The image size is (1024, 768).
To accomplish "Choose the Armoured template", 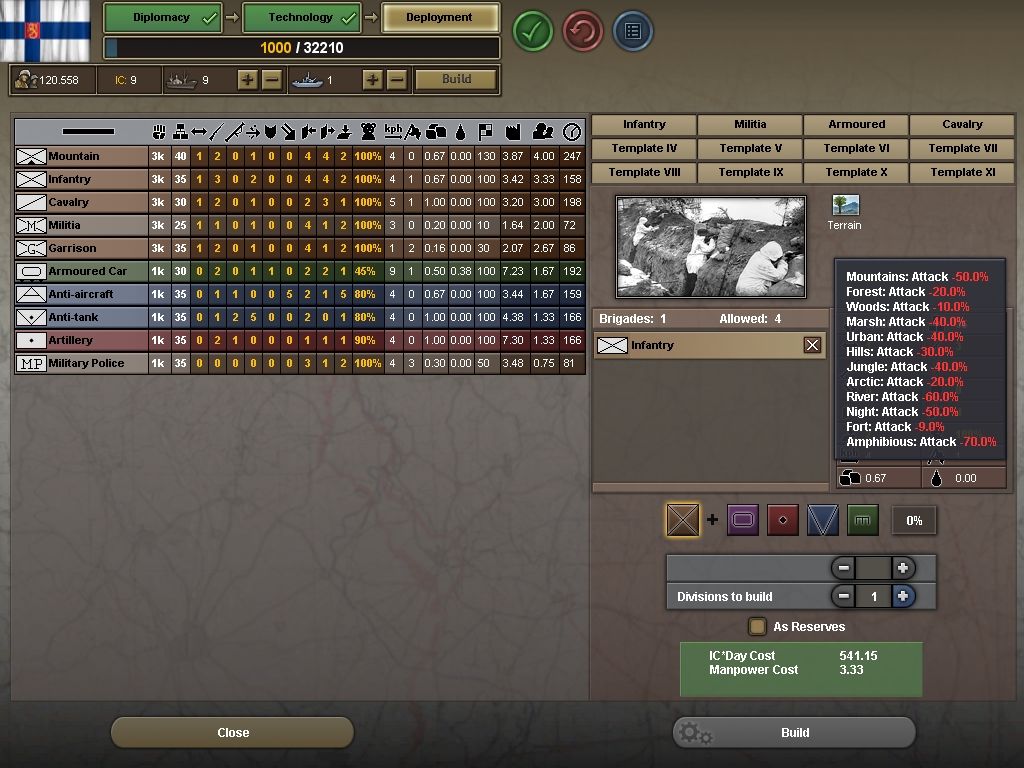I will point(856,125).
